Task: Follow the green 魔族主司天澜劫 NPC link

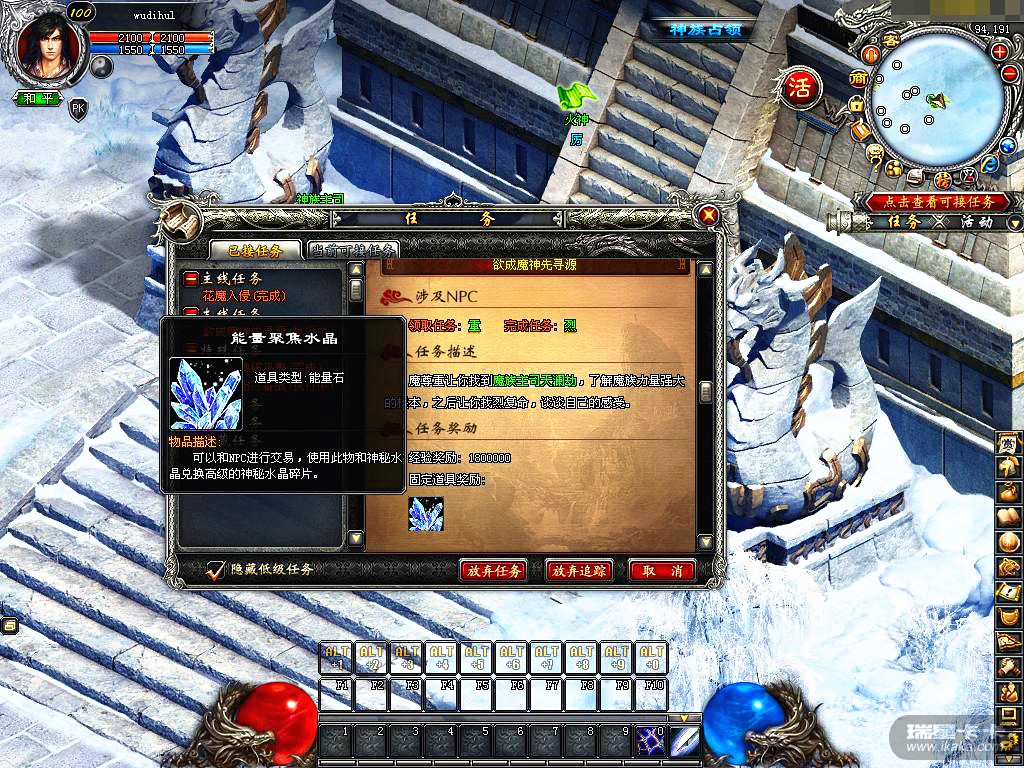Action: point(533,381)
